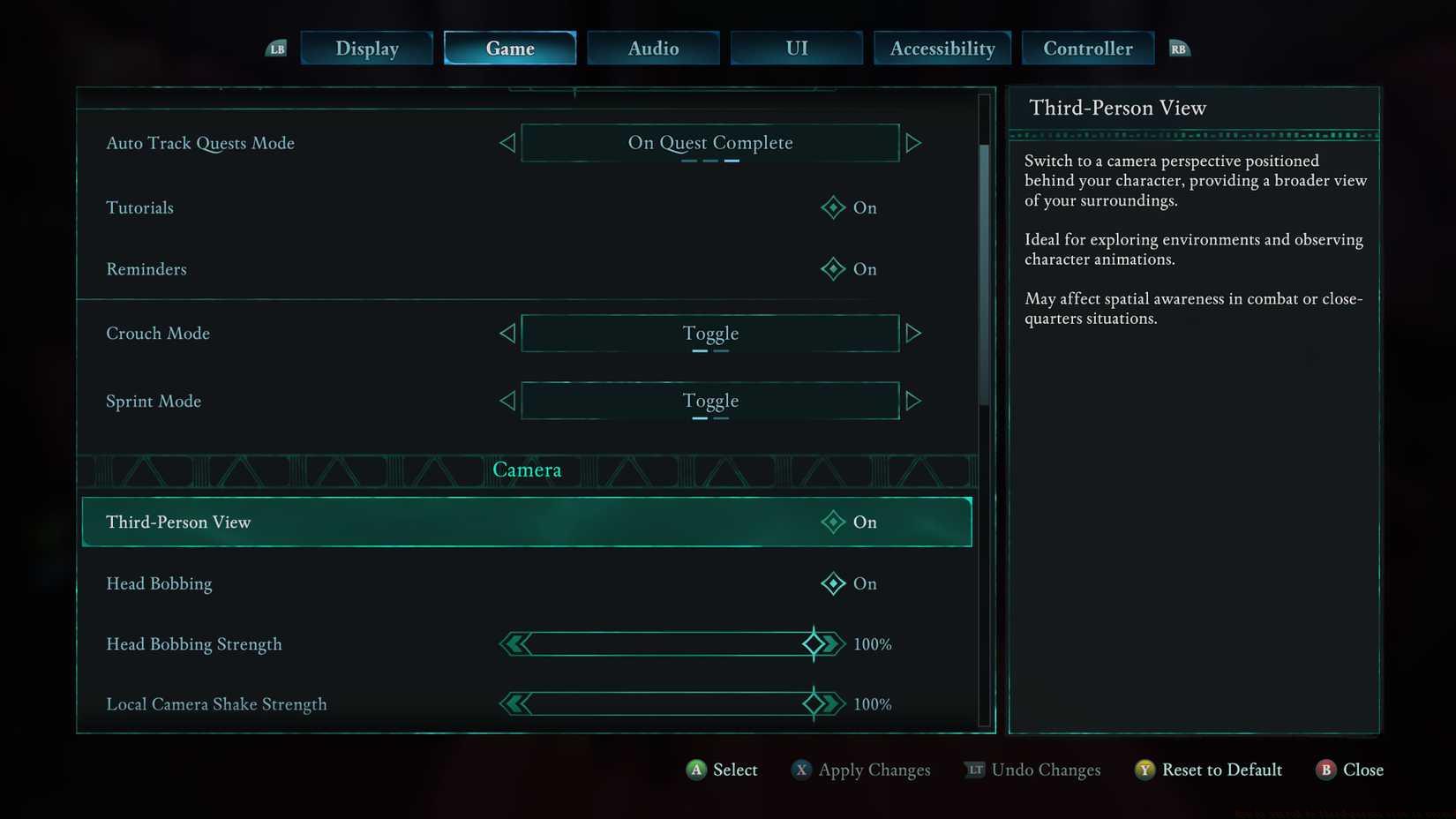Click the A button icon next to Select
Screen dimensions: 1456x819
[696, 770]
